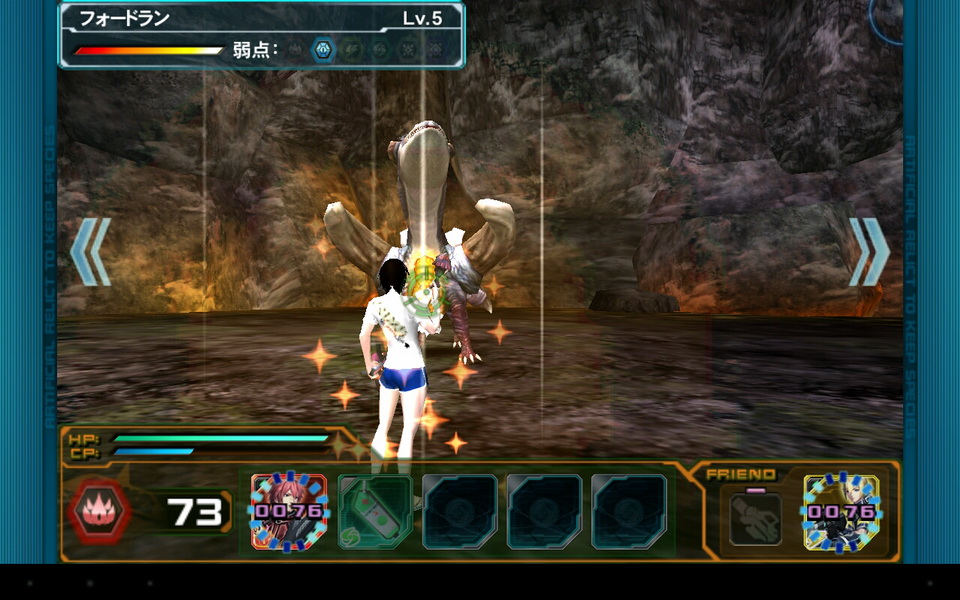Activate the red-haired character skill chip
Image resolution: width=960 pixels, height=600 pixels.
tap(289, 512)
